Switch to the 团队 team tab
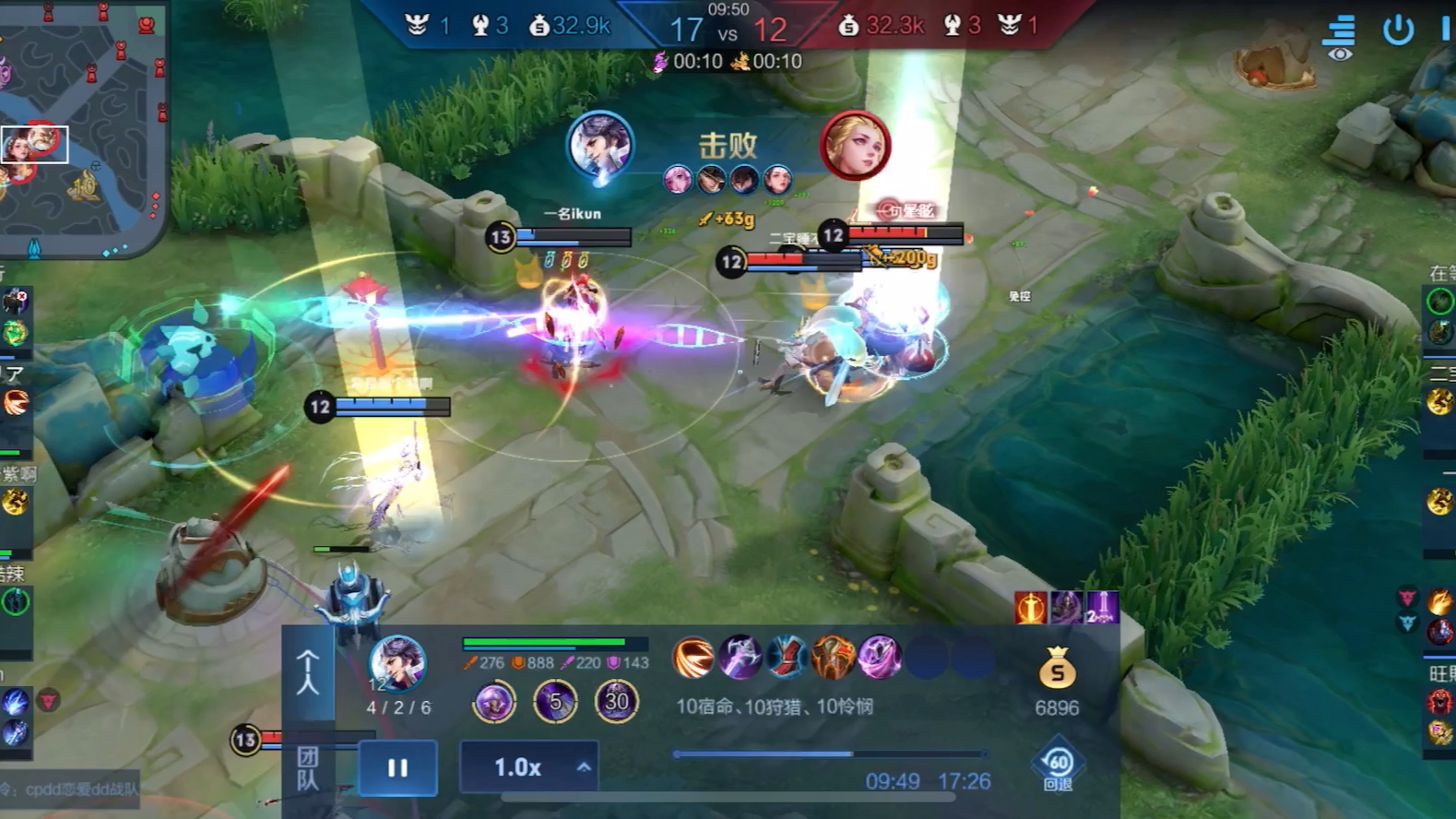 pyautogui.click(x=308, y=767)
